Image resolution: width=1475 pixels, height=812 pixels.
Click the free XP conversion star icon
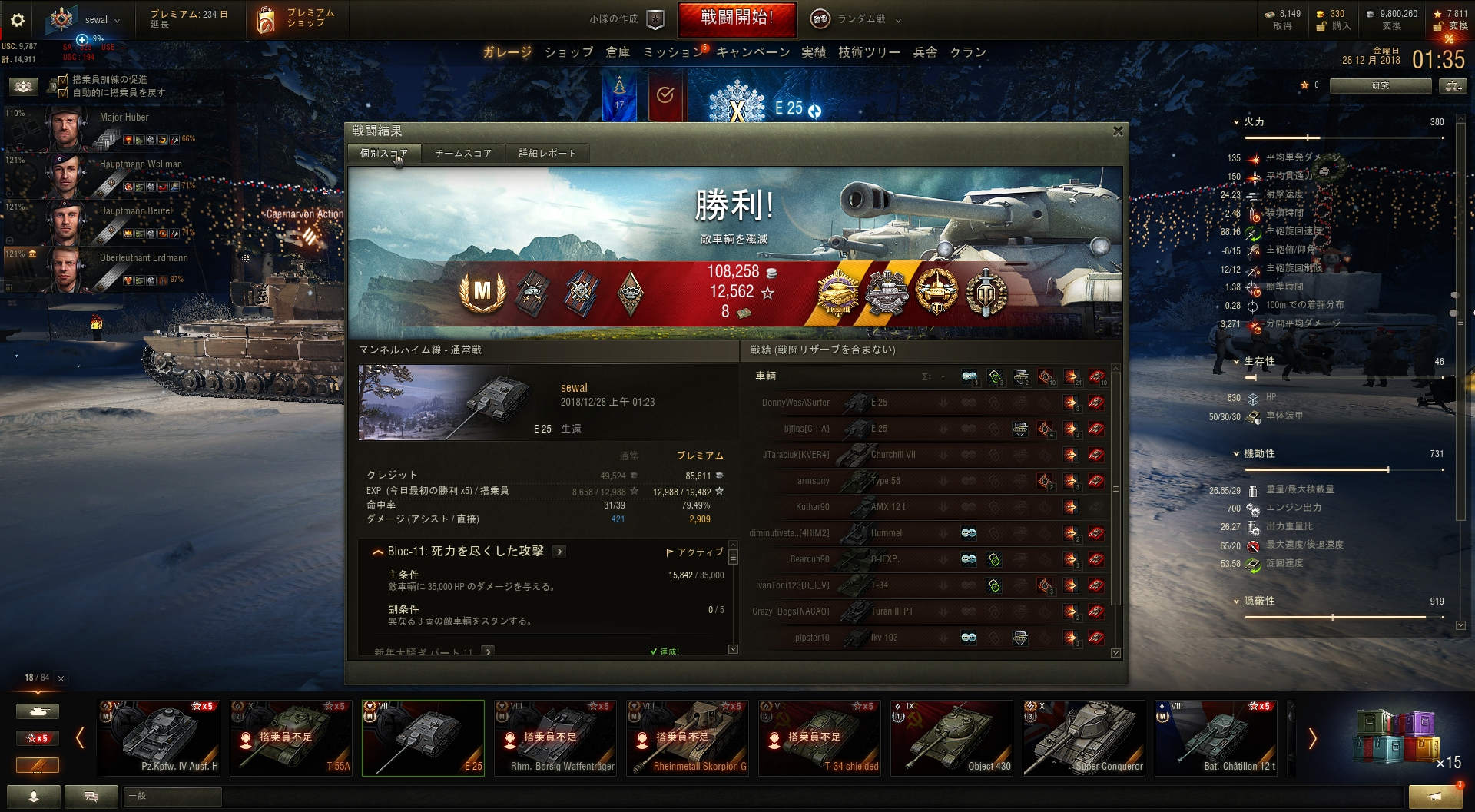click(1436, 14)
